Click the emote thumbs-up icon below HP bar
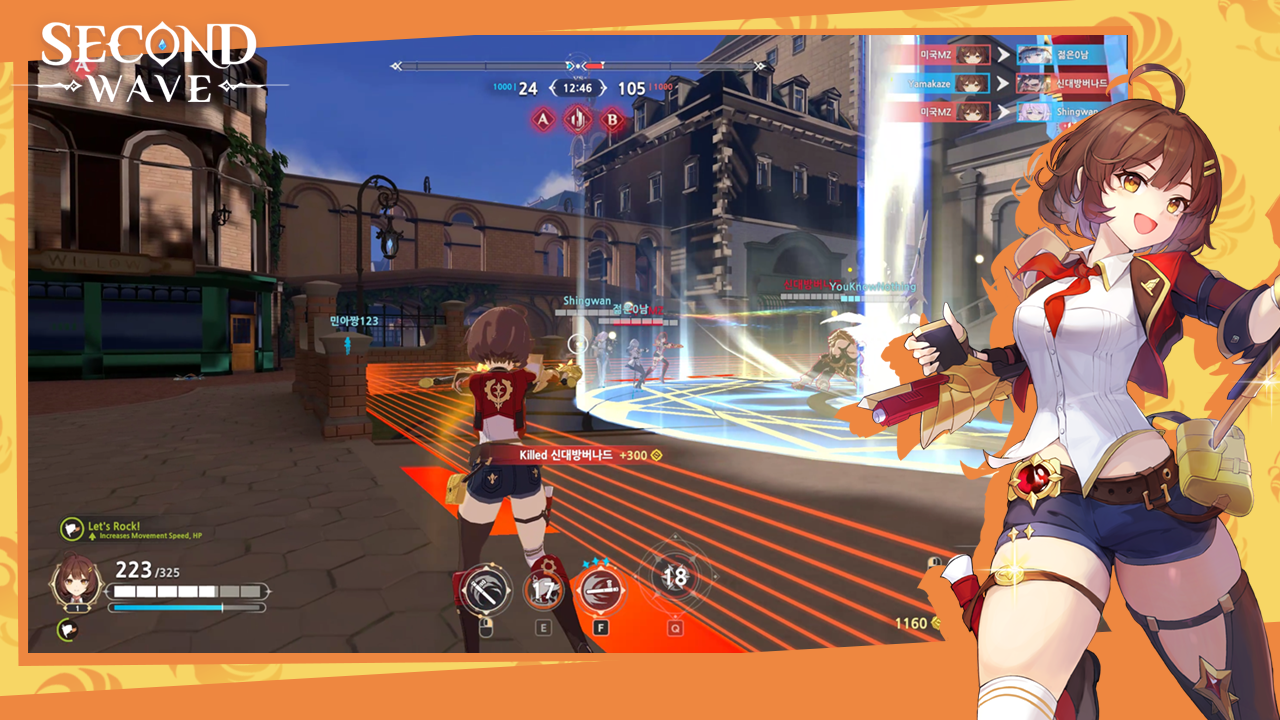Screen dimensions: 1280x720 point(67,629)
